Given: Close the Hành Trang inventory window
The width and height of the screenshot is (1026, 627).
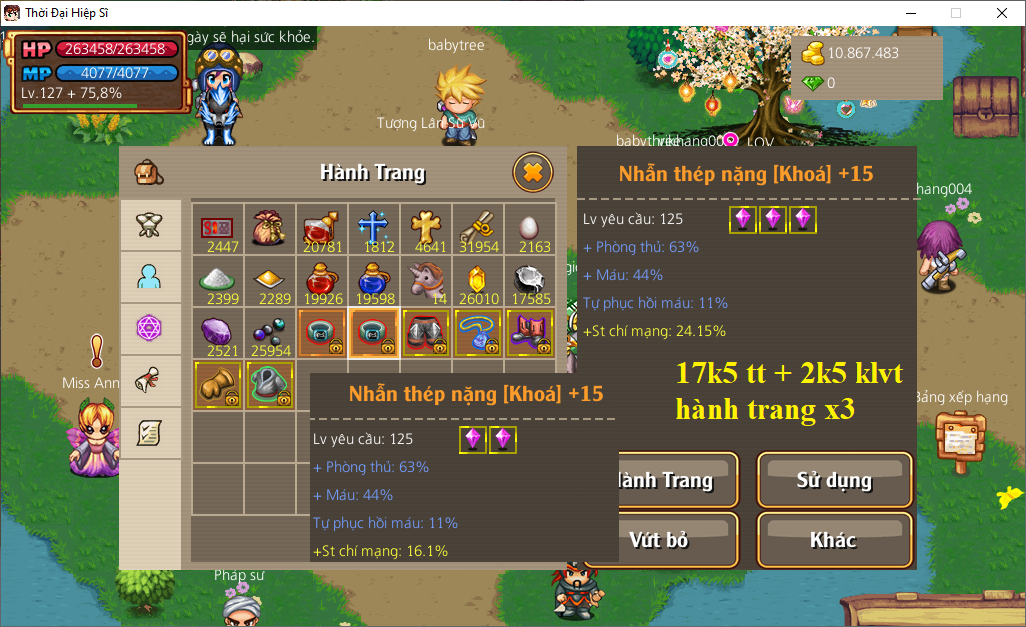Looking at the screenshot, I should pos(533,173).
